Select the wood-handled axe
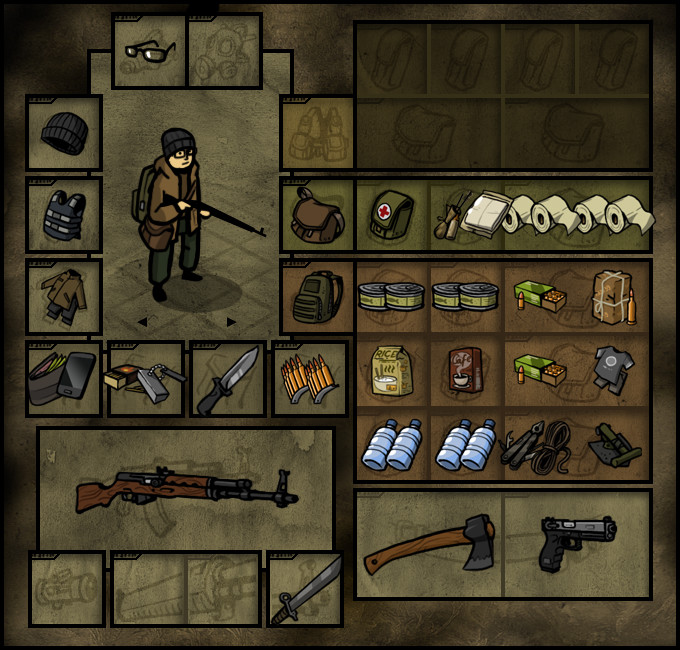The image size is (680, 650). (429, 545)
